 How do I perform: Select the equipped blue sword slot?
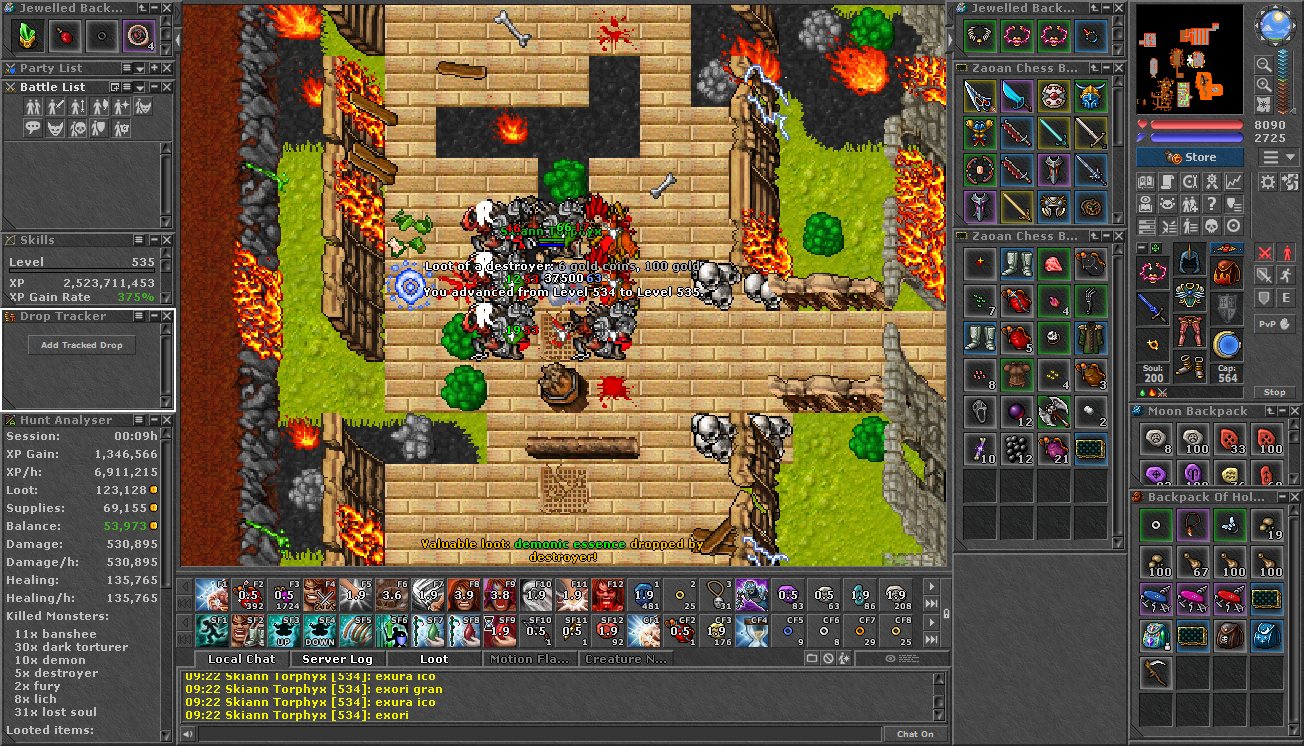coord(1152,307)
